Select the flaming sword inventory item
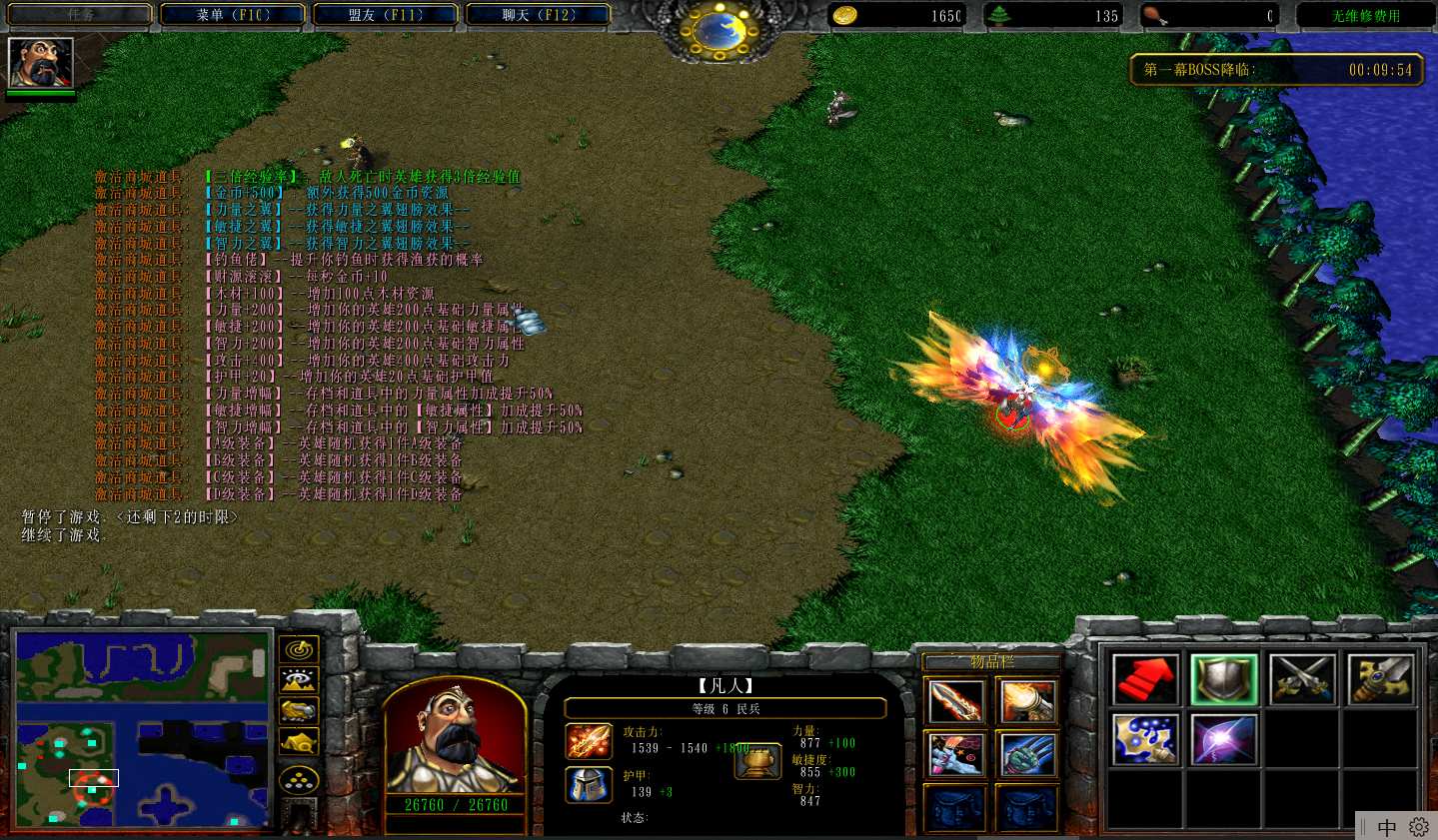Viewport: 1438px width, 840px height. 955,702
